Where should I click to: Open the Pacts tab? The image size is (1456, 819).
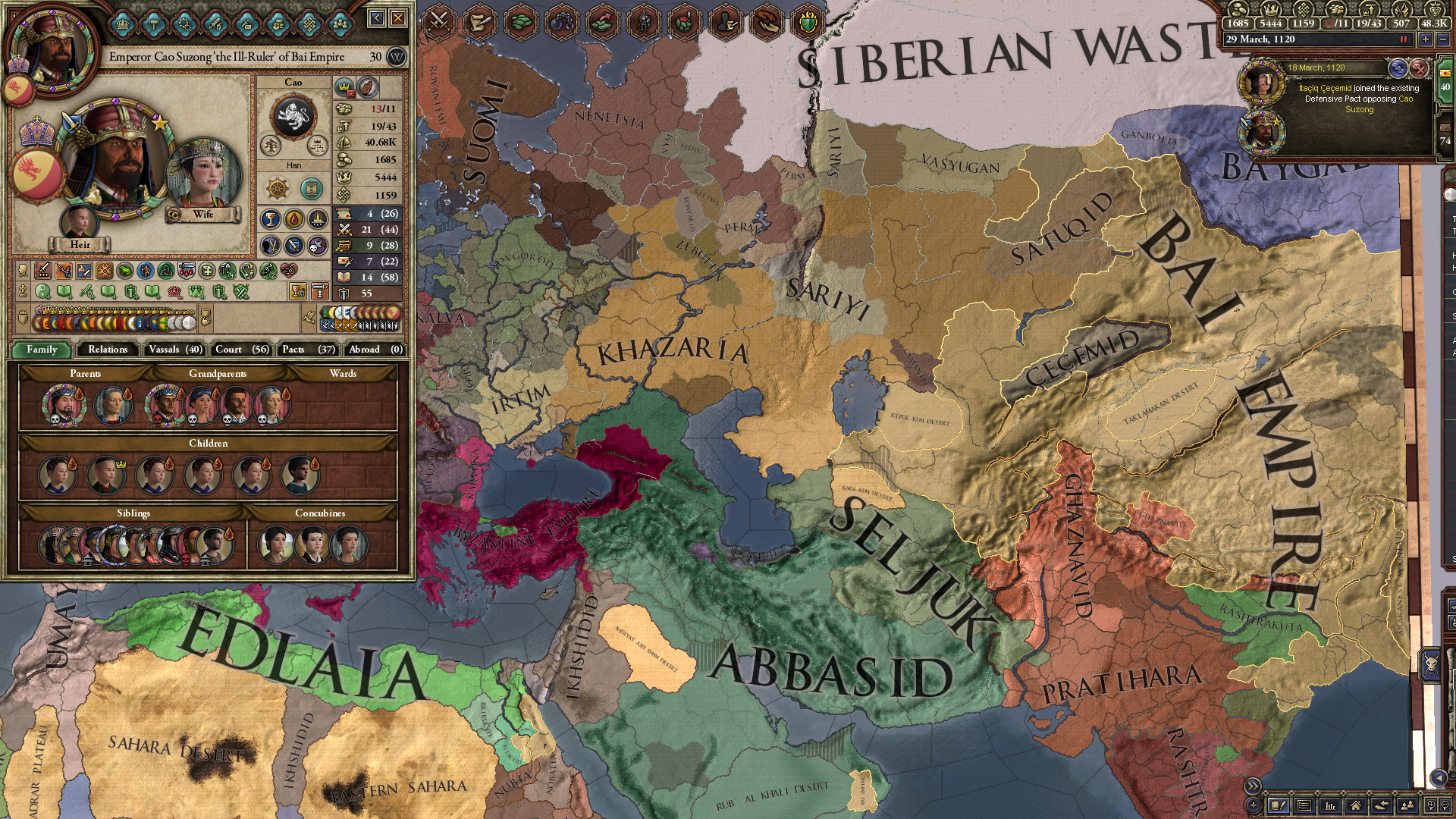coord(307,350)
